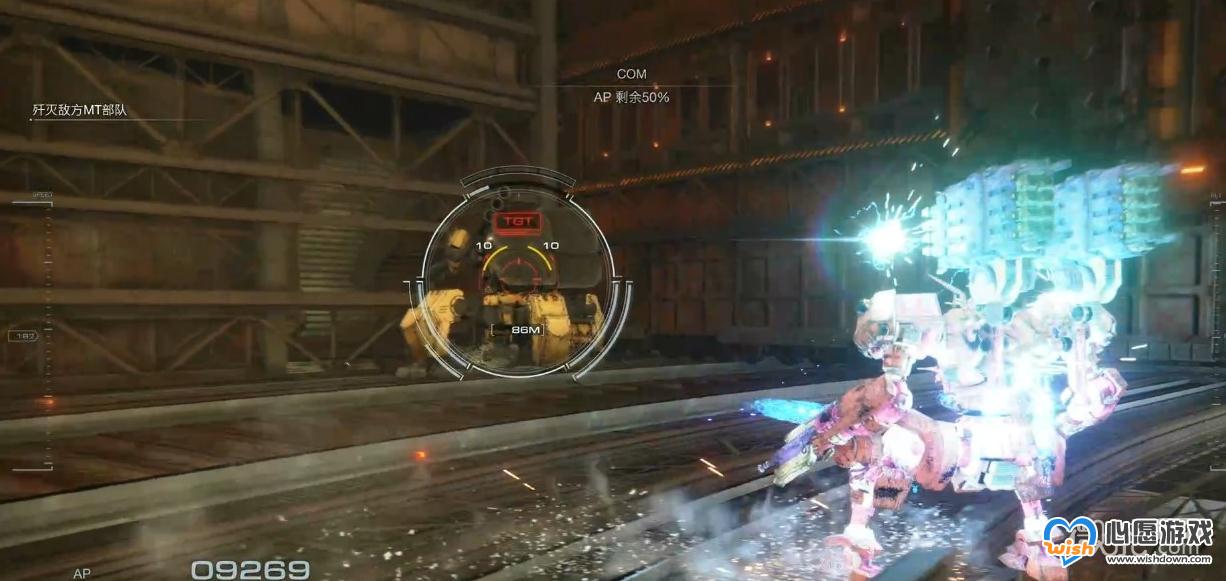Screen dimensions: 1226x581
Task: Open the 心愿游戏 watermark logo
Action: (x=1128, y=542)
